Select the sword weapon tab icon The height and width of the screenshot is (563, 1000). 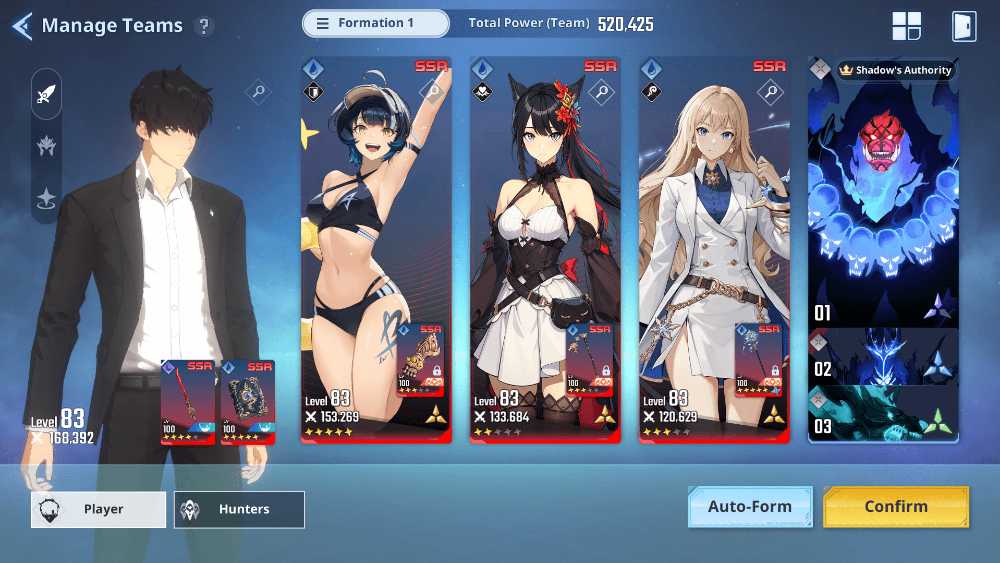tap(46, 95)
